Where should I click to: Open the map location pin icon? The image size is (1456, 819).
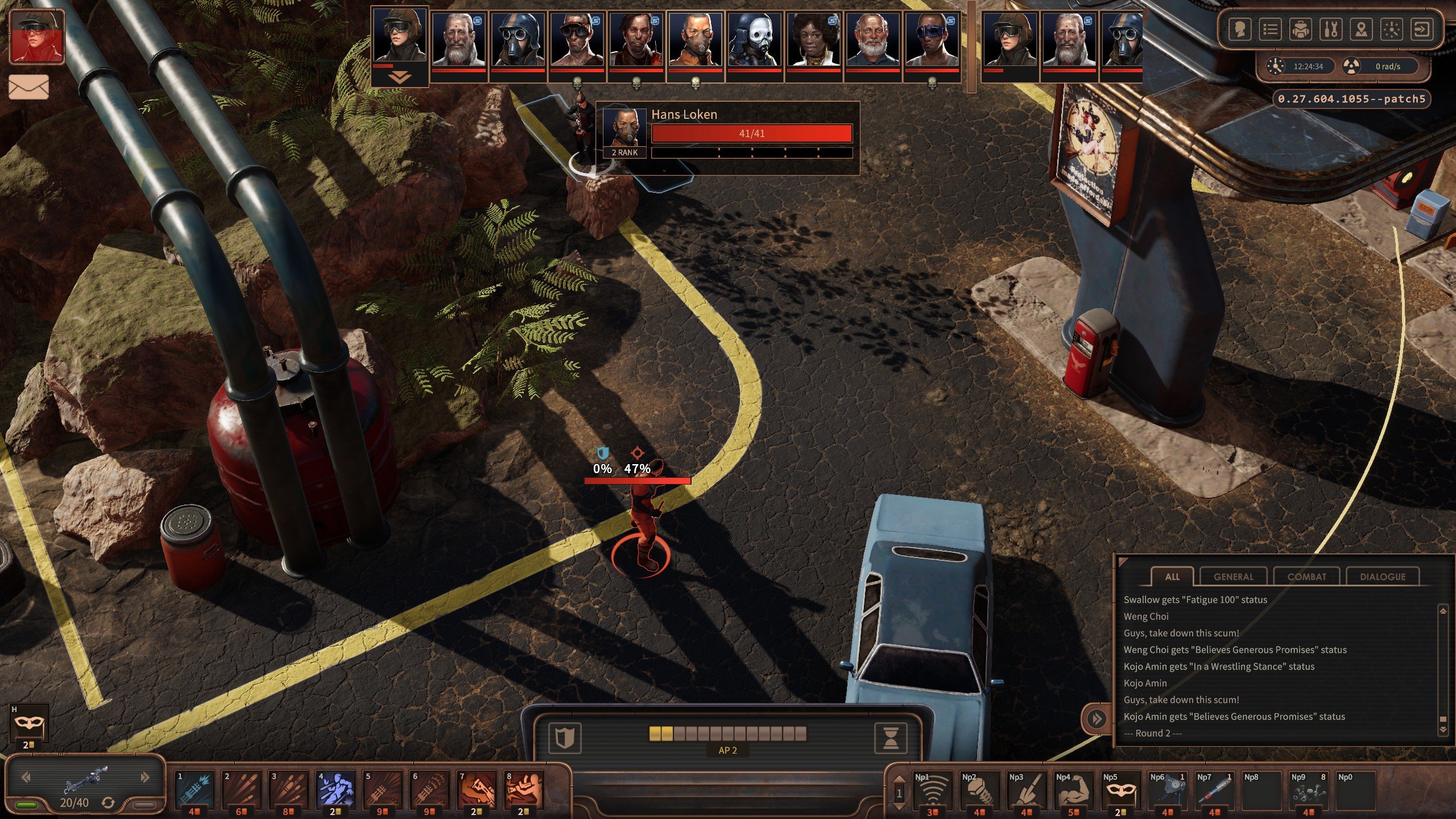click(1361, 29)
